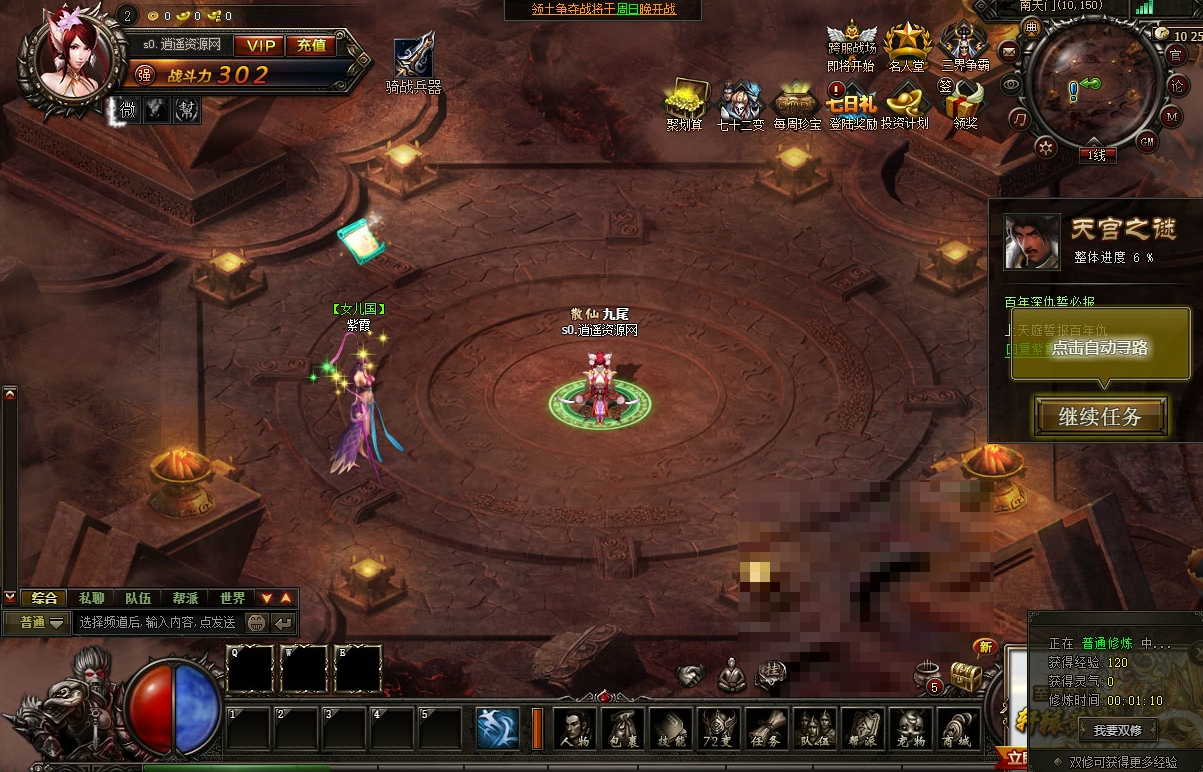Open the VIP panel
This screenshot has width=1203, height=772.
point(260,45)
